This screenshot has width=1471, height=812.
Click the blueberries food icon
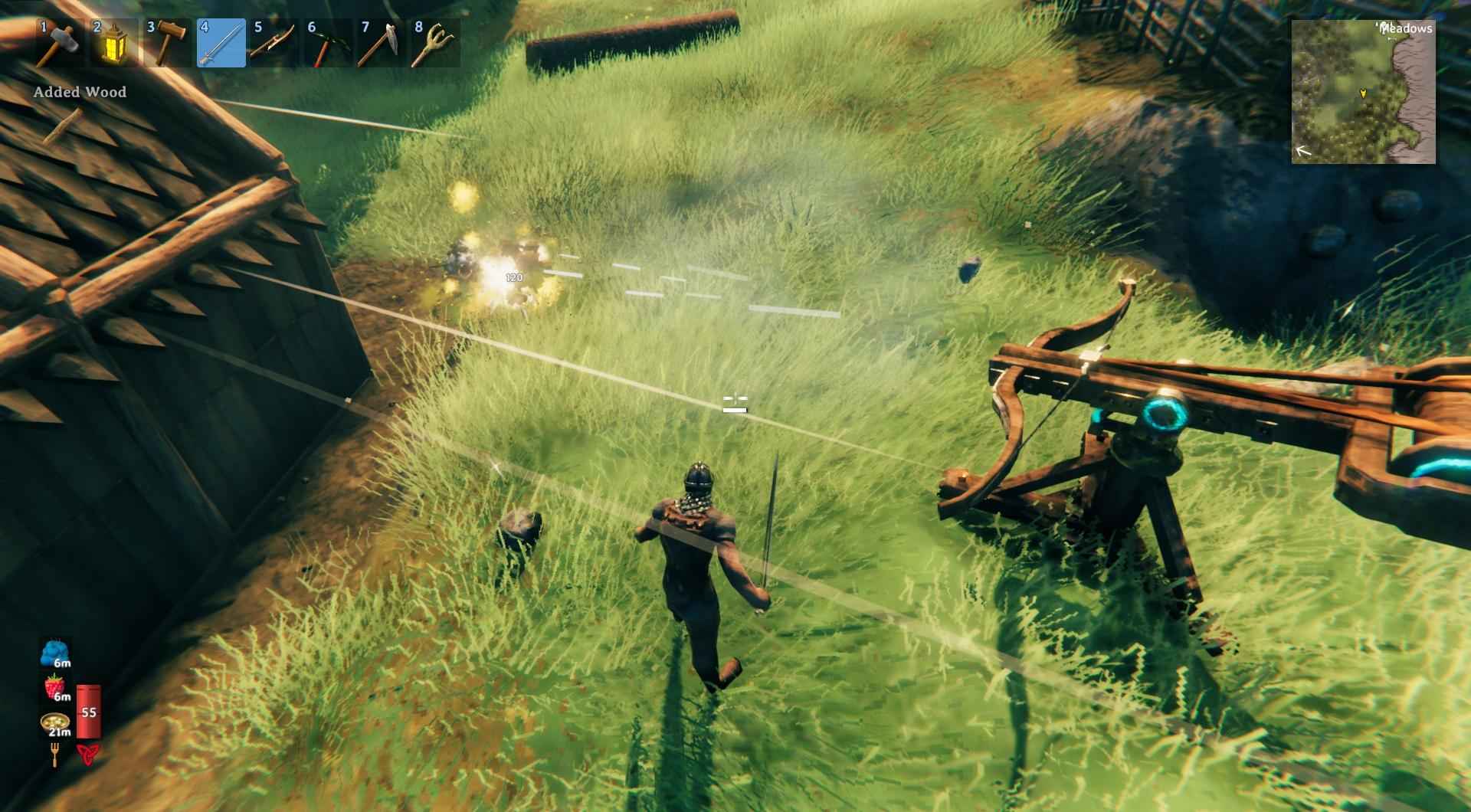[54, 654]
